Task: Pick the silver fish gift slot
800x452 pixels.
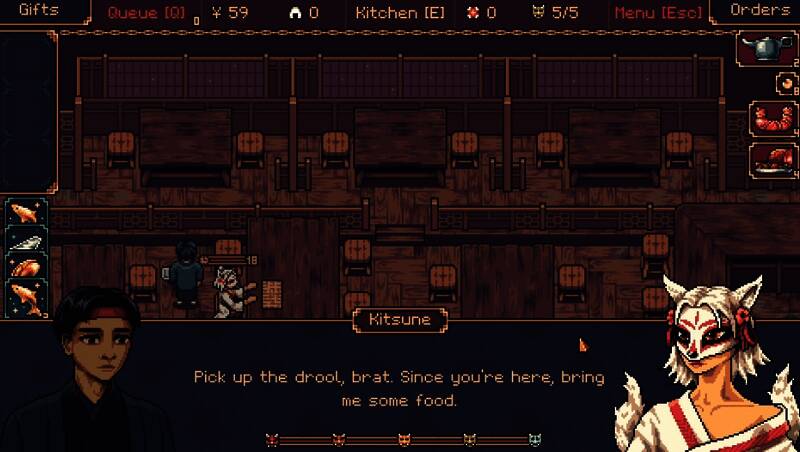Action: (25, 241)
